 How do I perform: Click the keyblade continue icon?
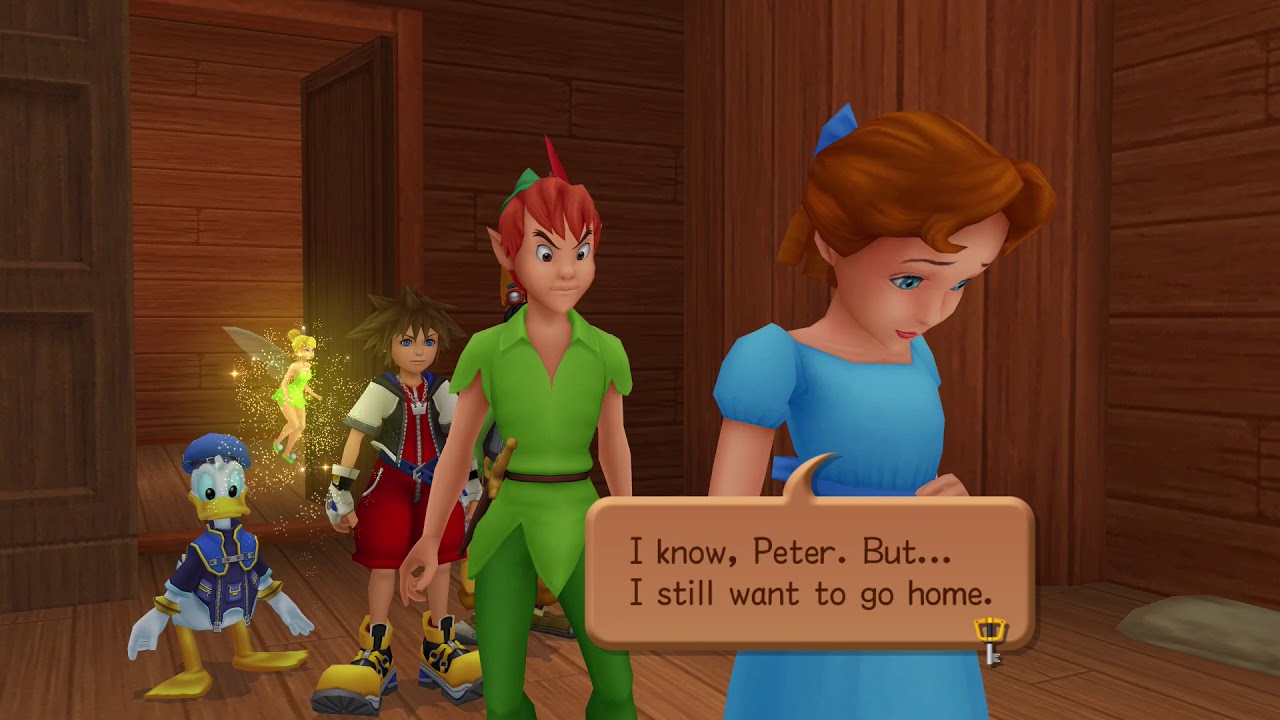(x=989, y=640)
